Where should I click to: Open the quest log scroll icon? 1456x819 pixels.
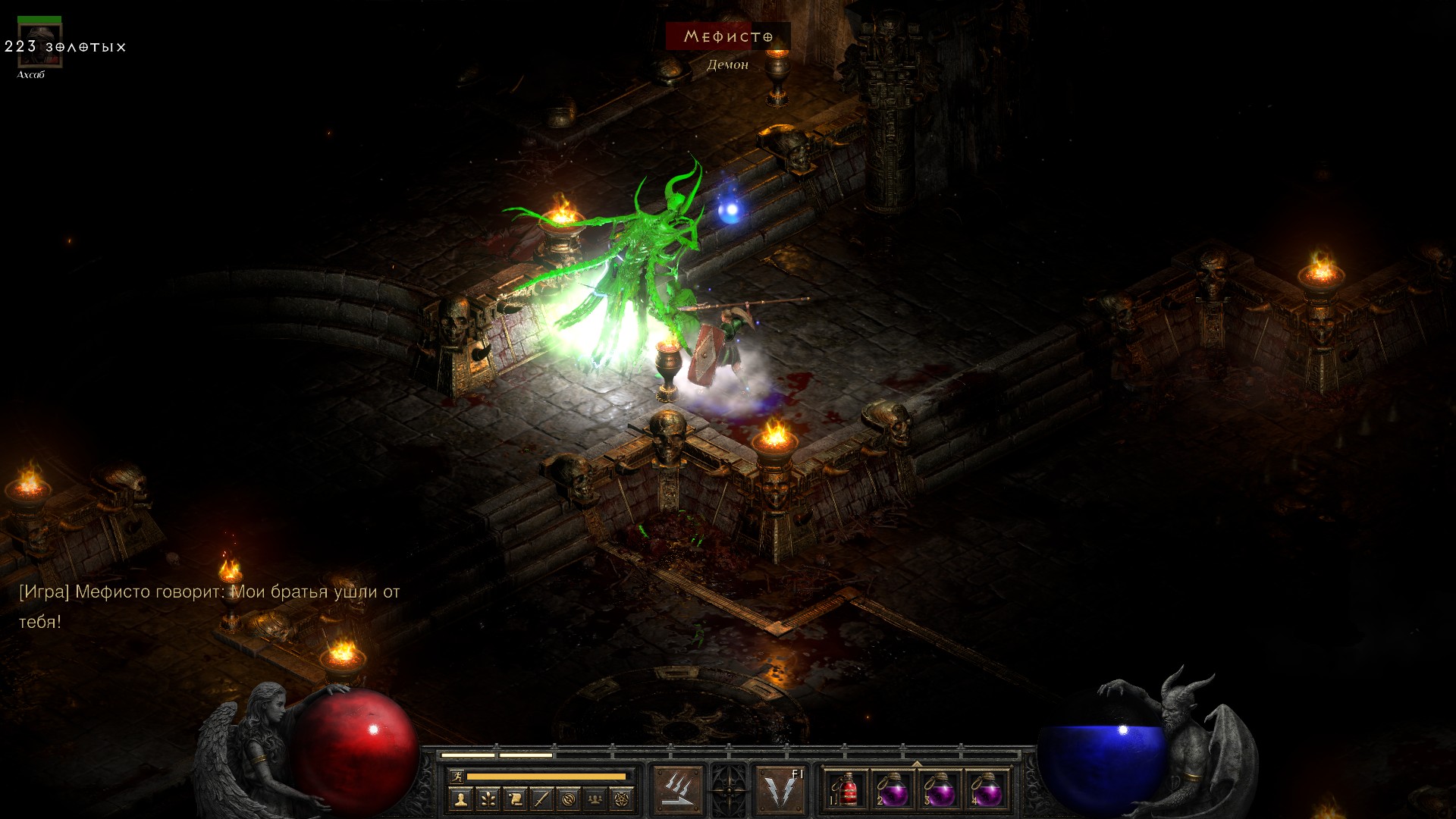(515, 799)
